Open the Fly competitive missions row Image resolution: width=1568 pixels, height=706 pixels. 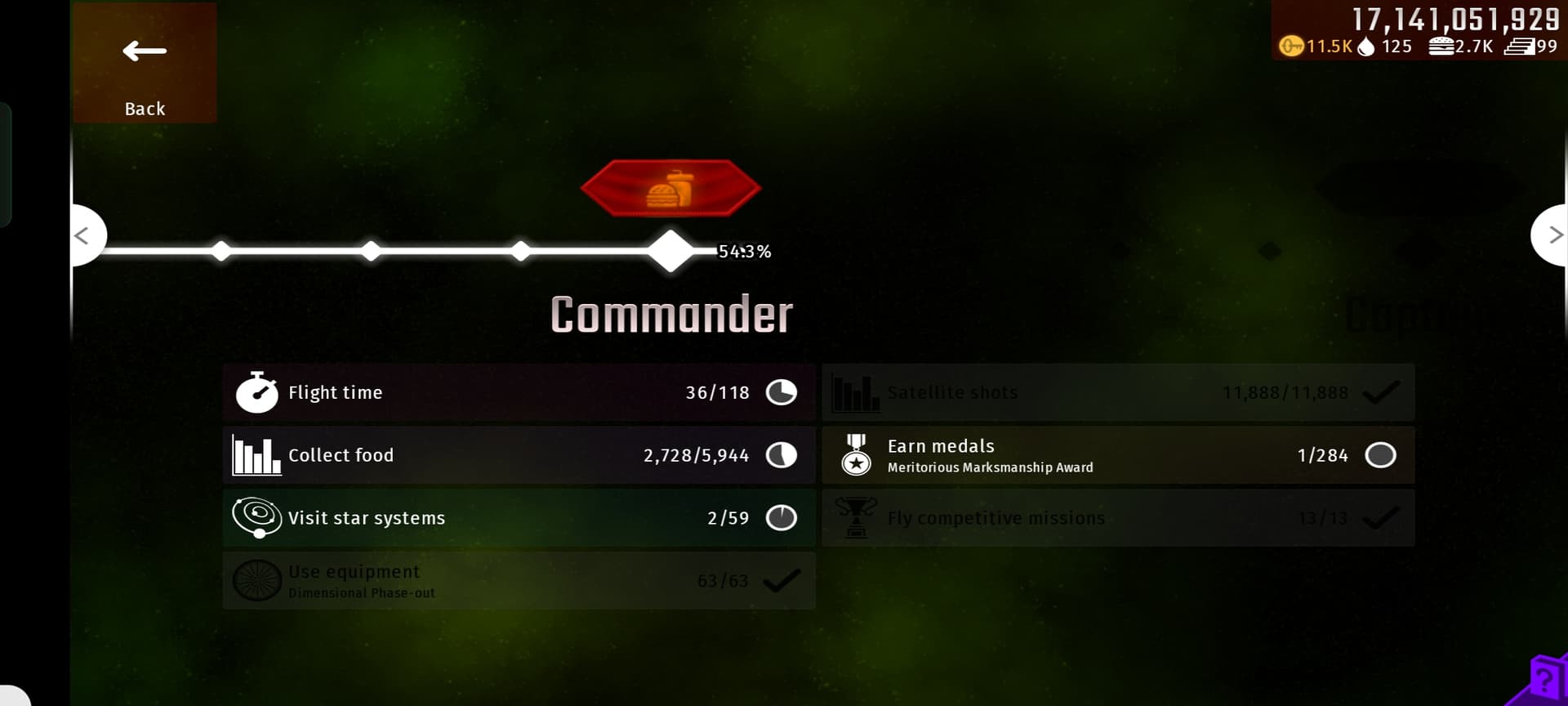[1118, 518]
